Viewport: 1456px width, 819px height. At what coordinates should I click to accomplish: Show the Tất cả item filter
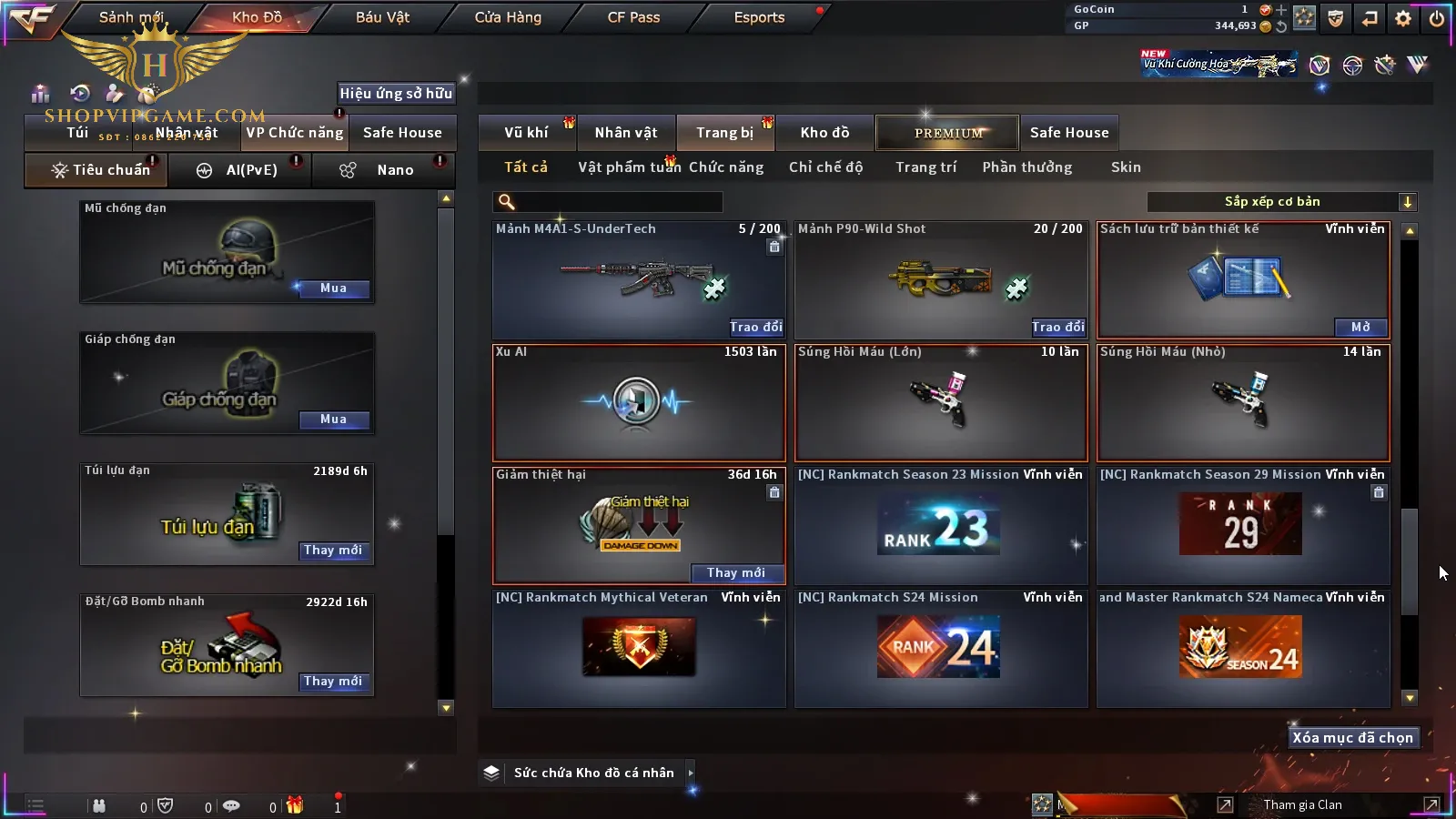tap(526, 167)
